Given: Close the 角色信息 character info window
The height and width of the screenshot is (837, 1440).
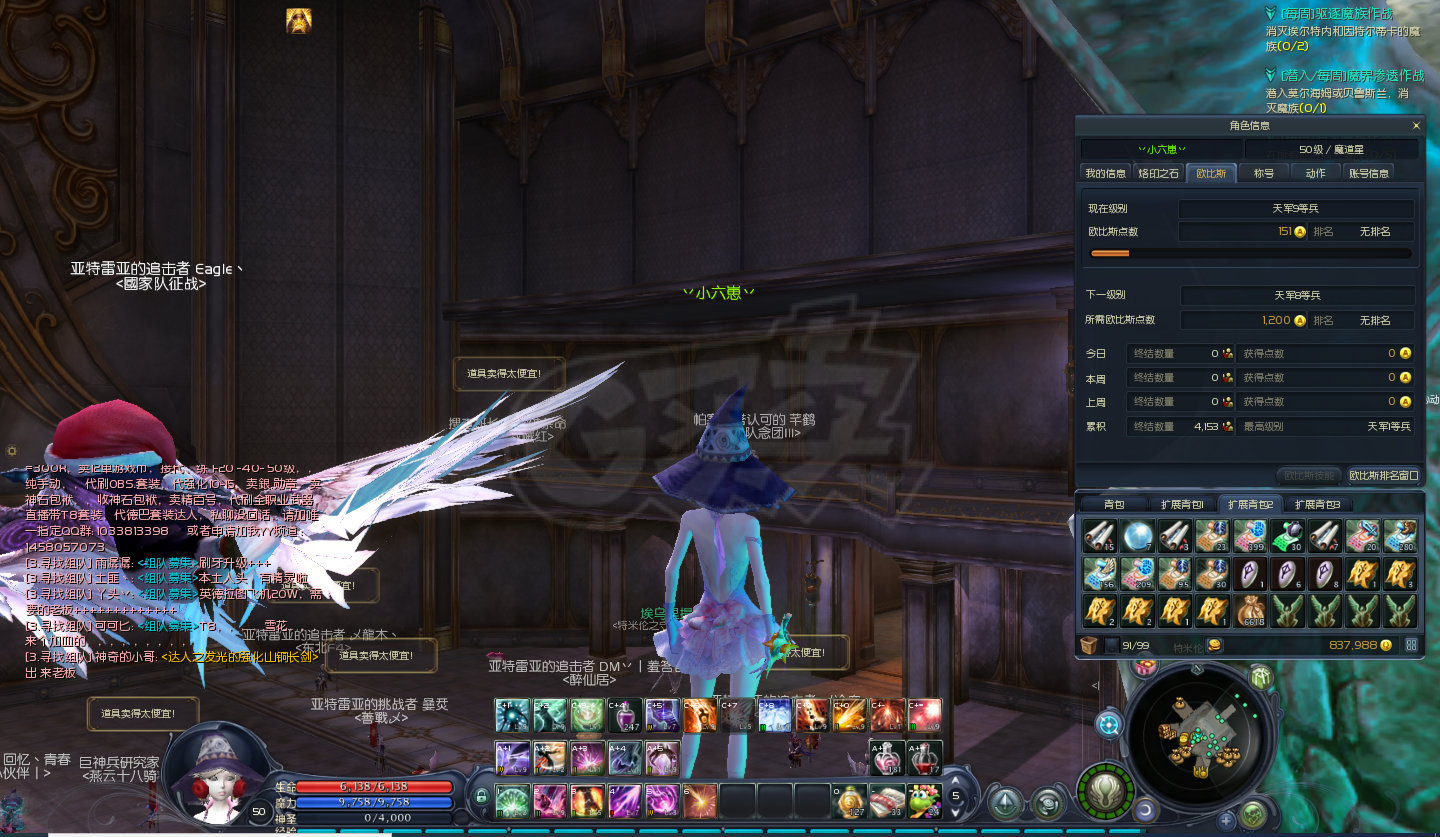Looking at the screenshot, I should click(1415, 126).
